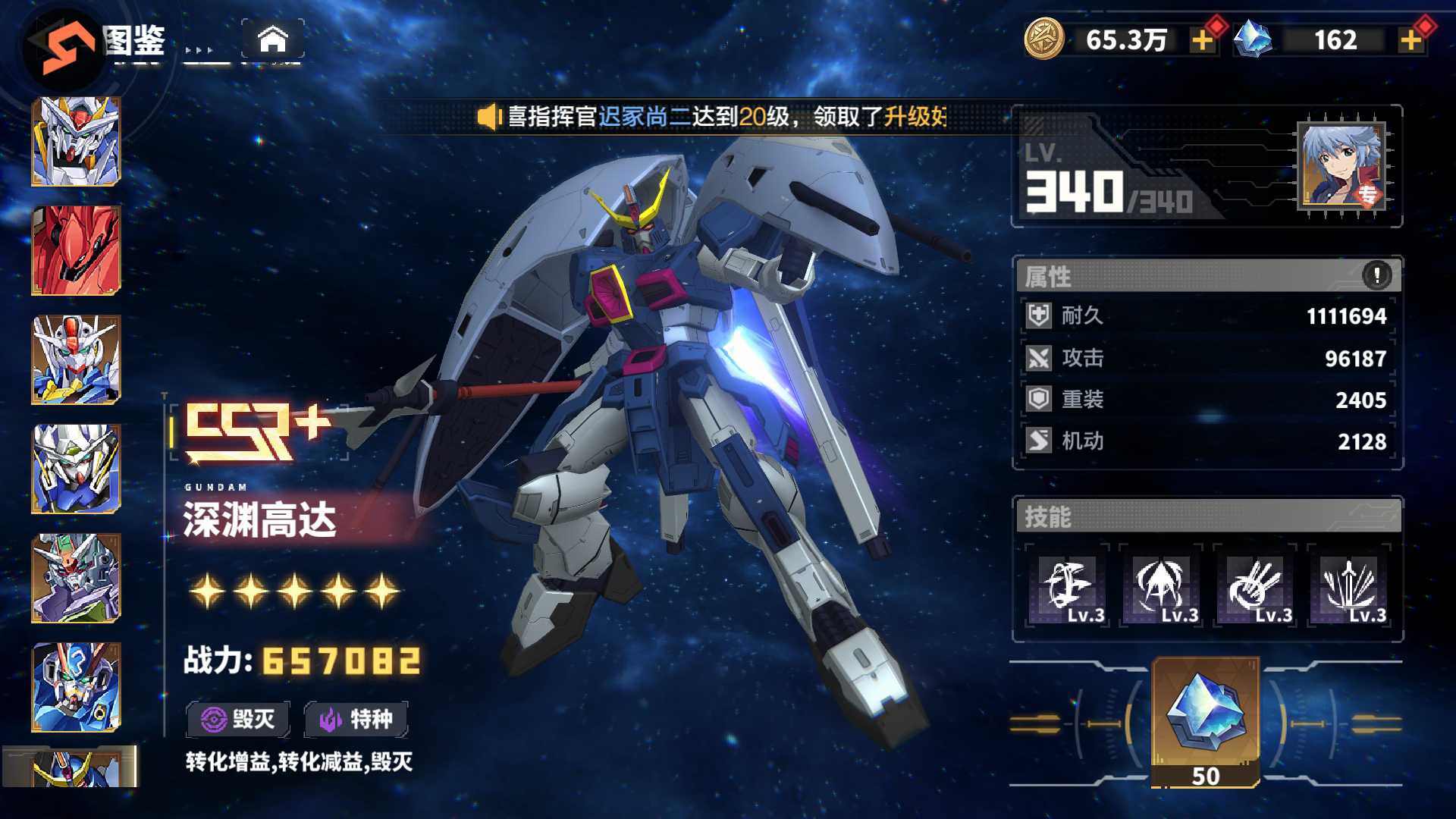Go to the home screen

(x=273, y=39)
